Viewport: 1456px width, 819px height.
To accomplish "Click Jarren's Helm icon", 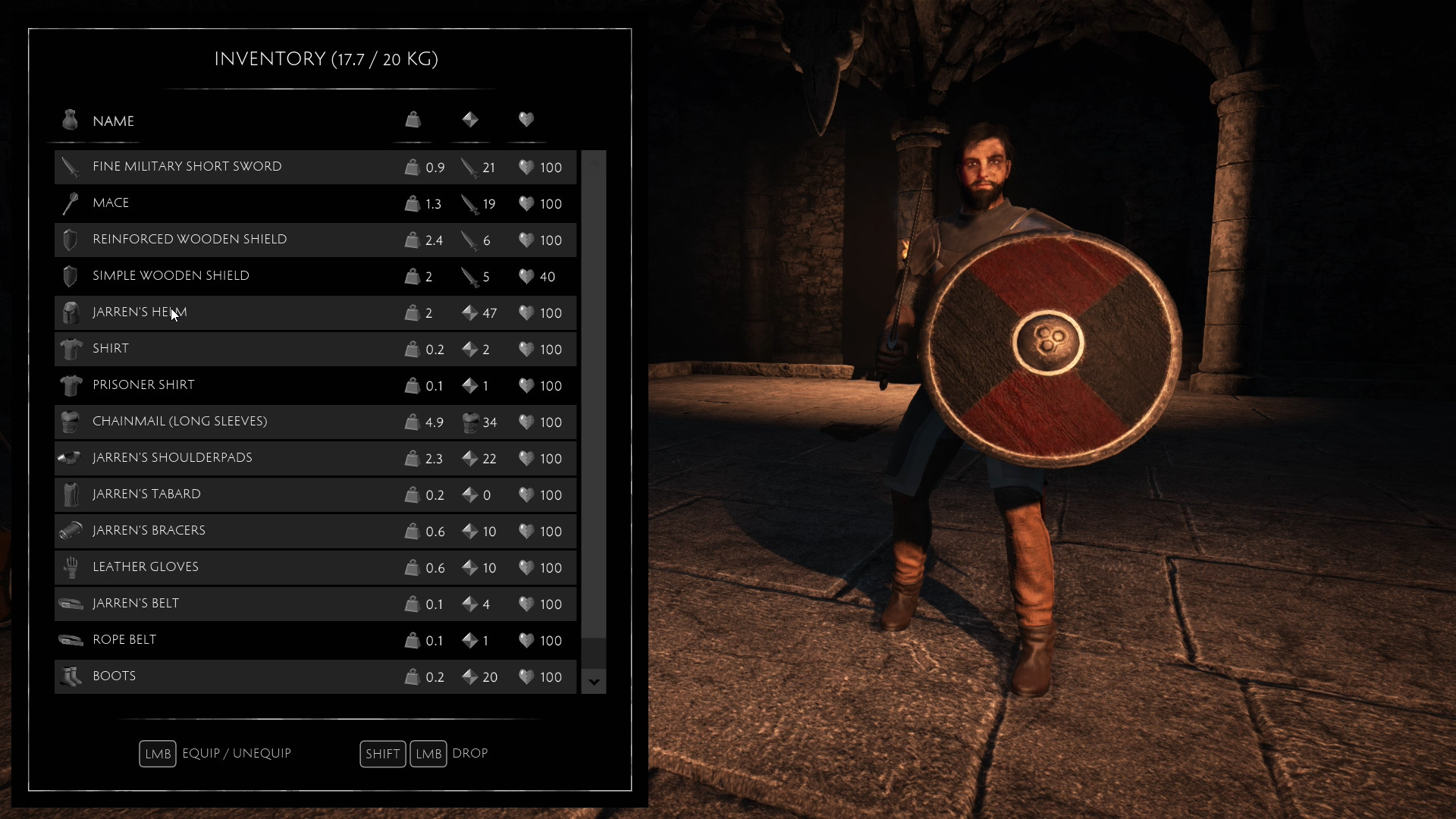I will (x=70, y=312).
